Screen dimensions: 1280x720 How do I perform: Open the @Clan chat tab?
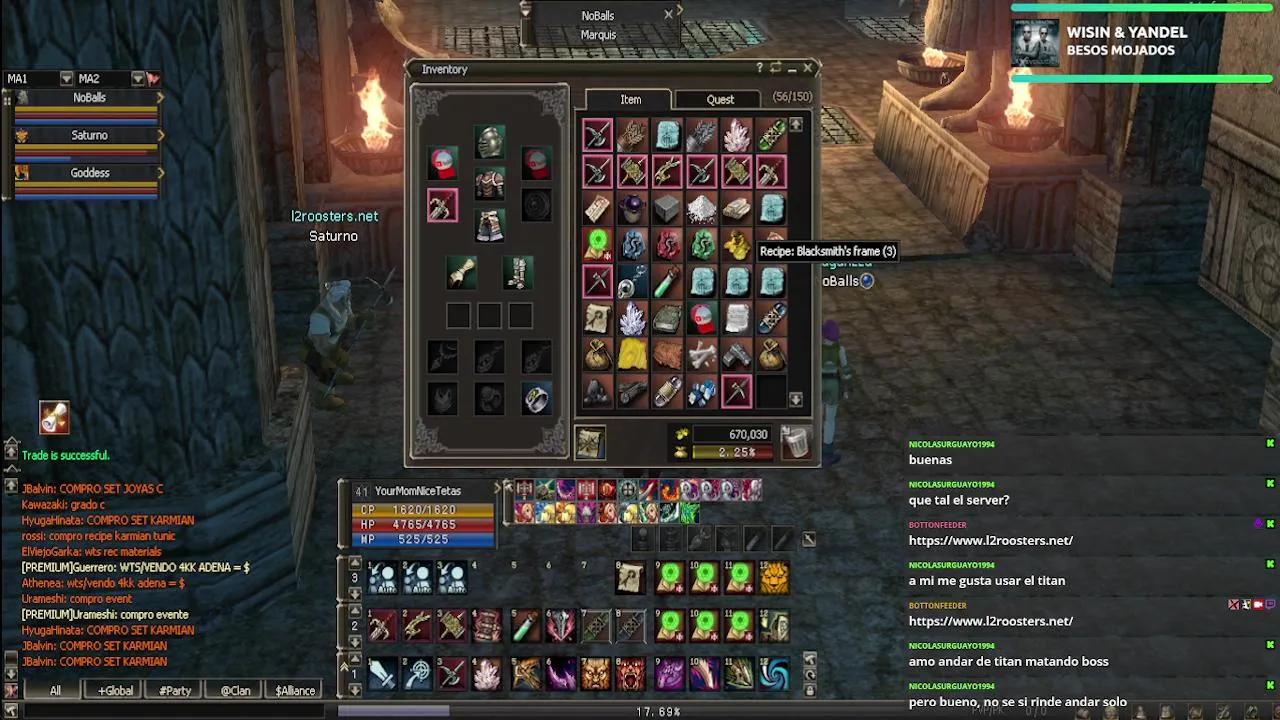[235, 690]
